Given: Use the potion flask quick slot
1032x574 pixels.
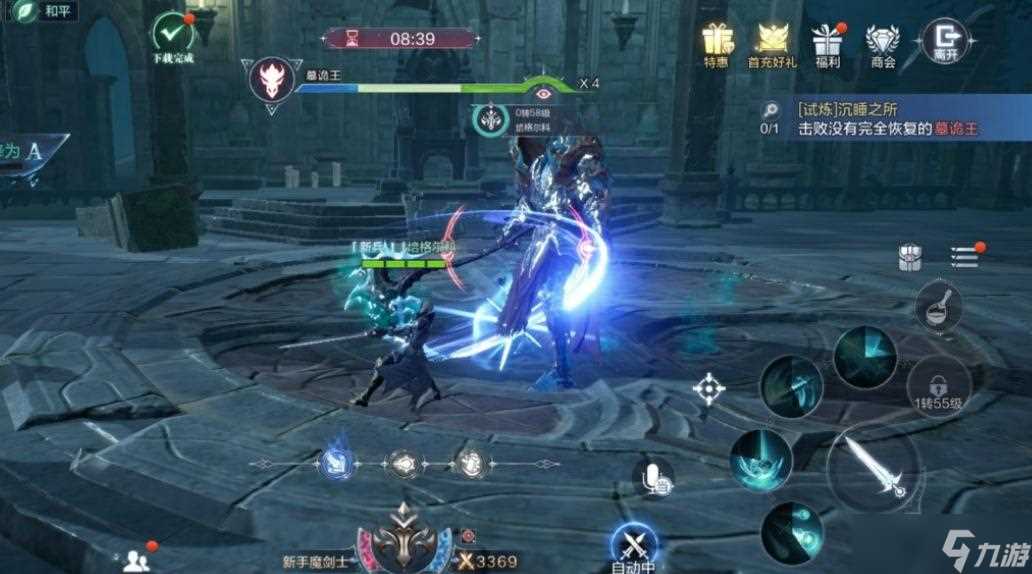Looking at the screenshot, I should pos(938,307).
